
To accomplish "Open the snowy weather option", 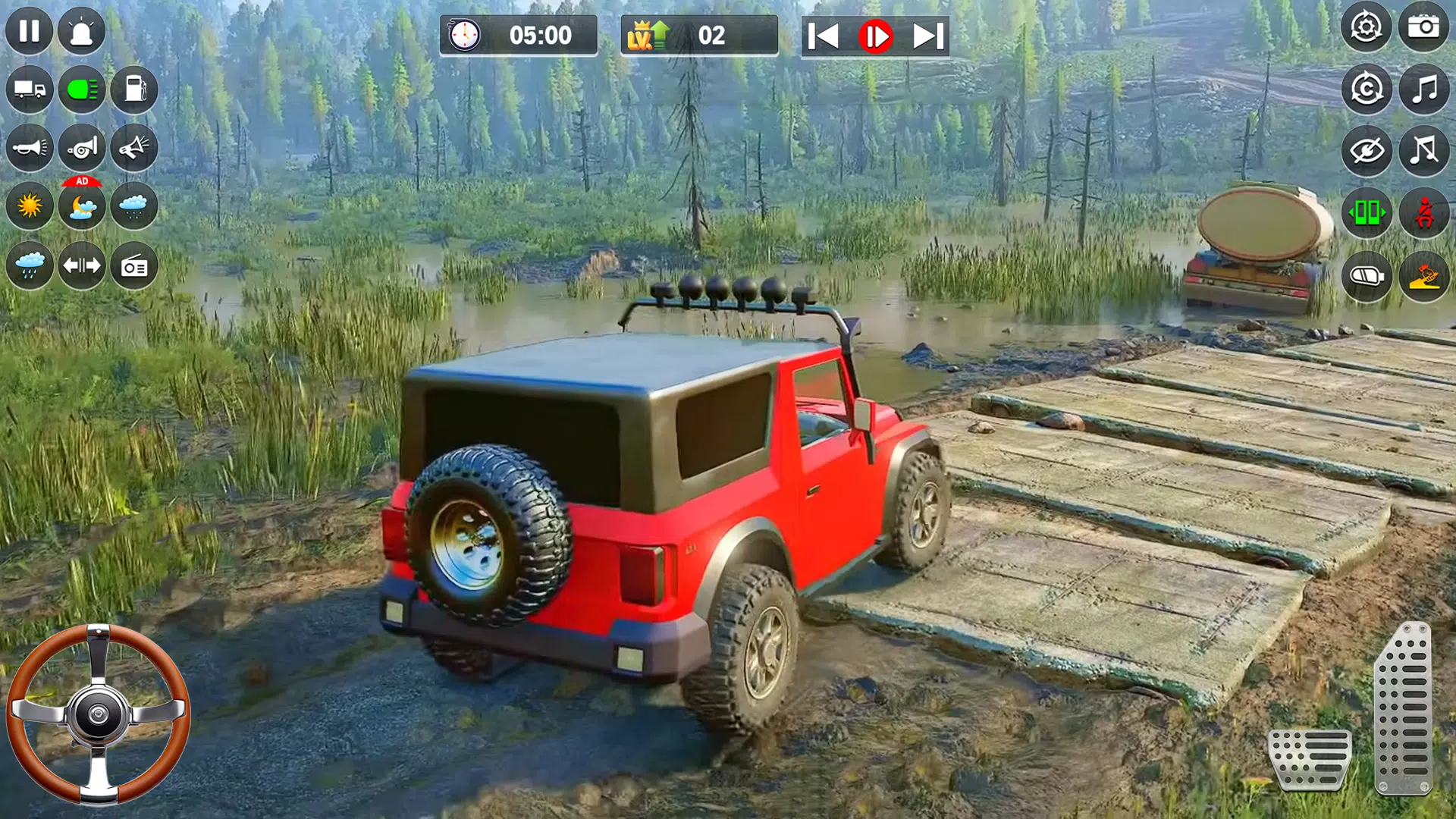I will coord(135,206).
